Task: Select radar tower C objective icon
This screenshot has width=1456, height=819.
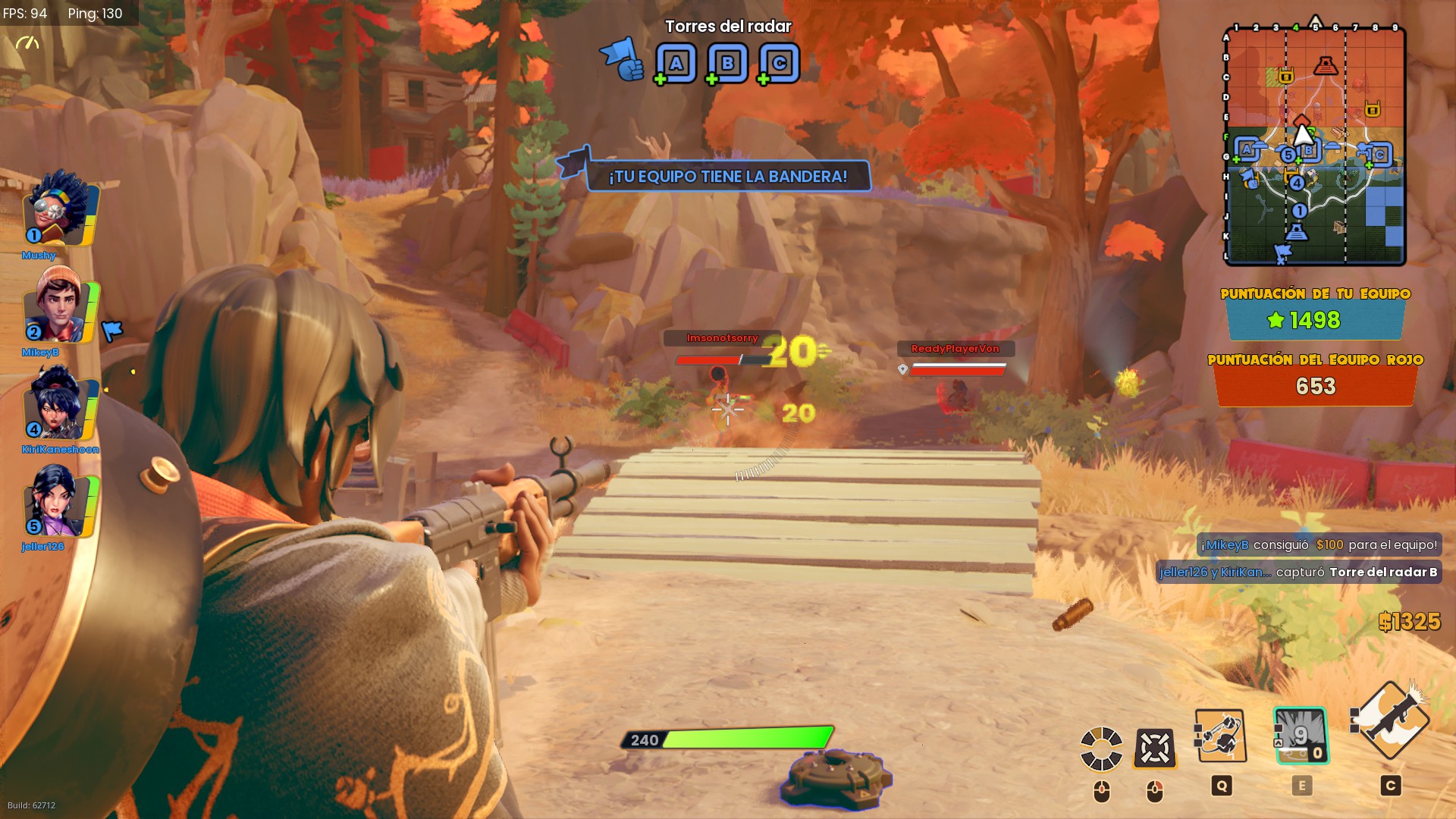Action: click(x=779, y=64)
